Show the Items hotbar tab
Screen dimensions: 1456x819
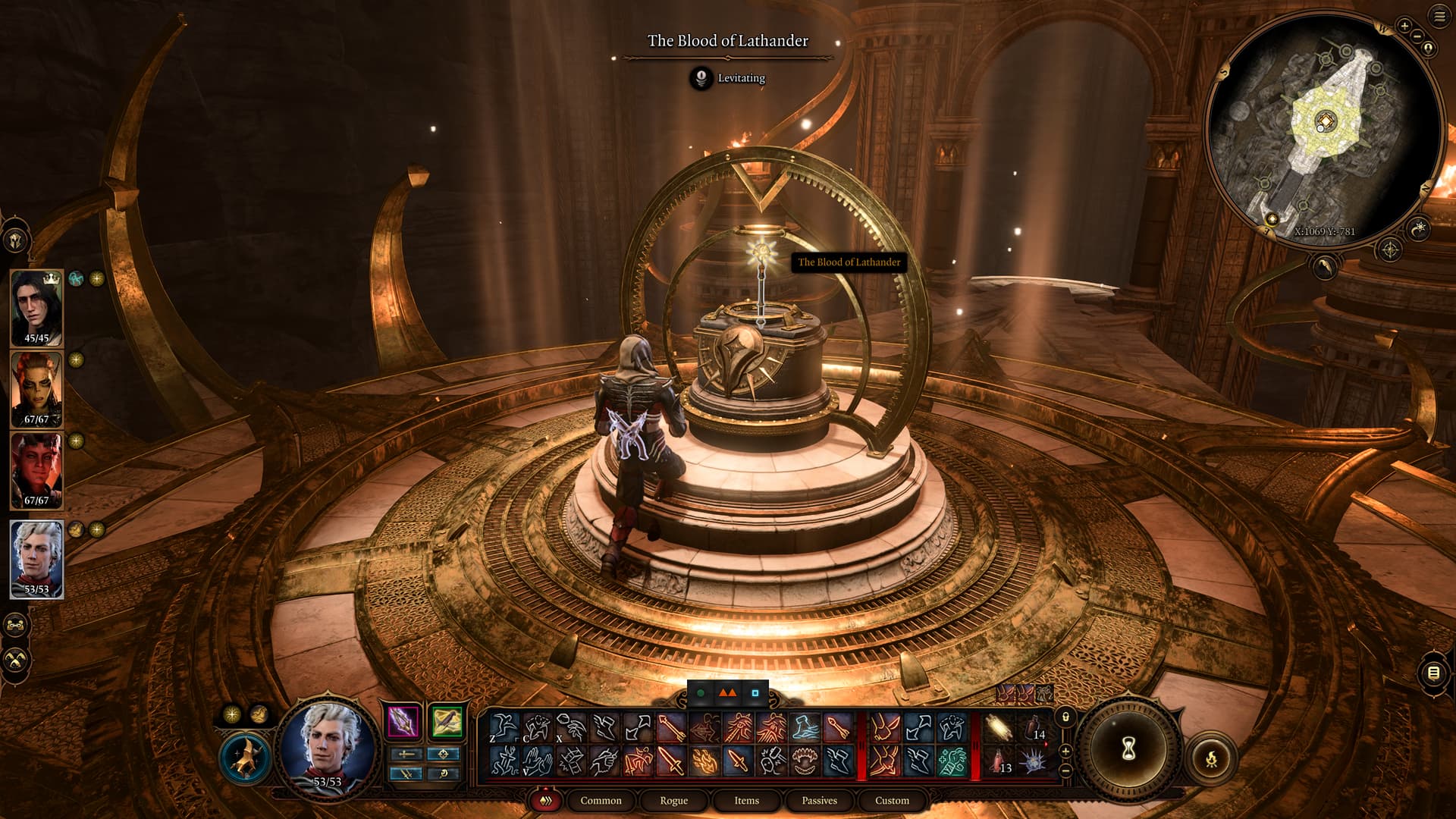pos(746,800)
